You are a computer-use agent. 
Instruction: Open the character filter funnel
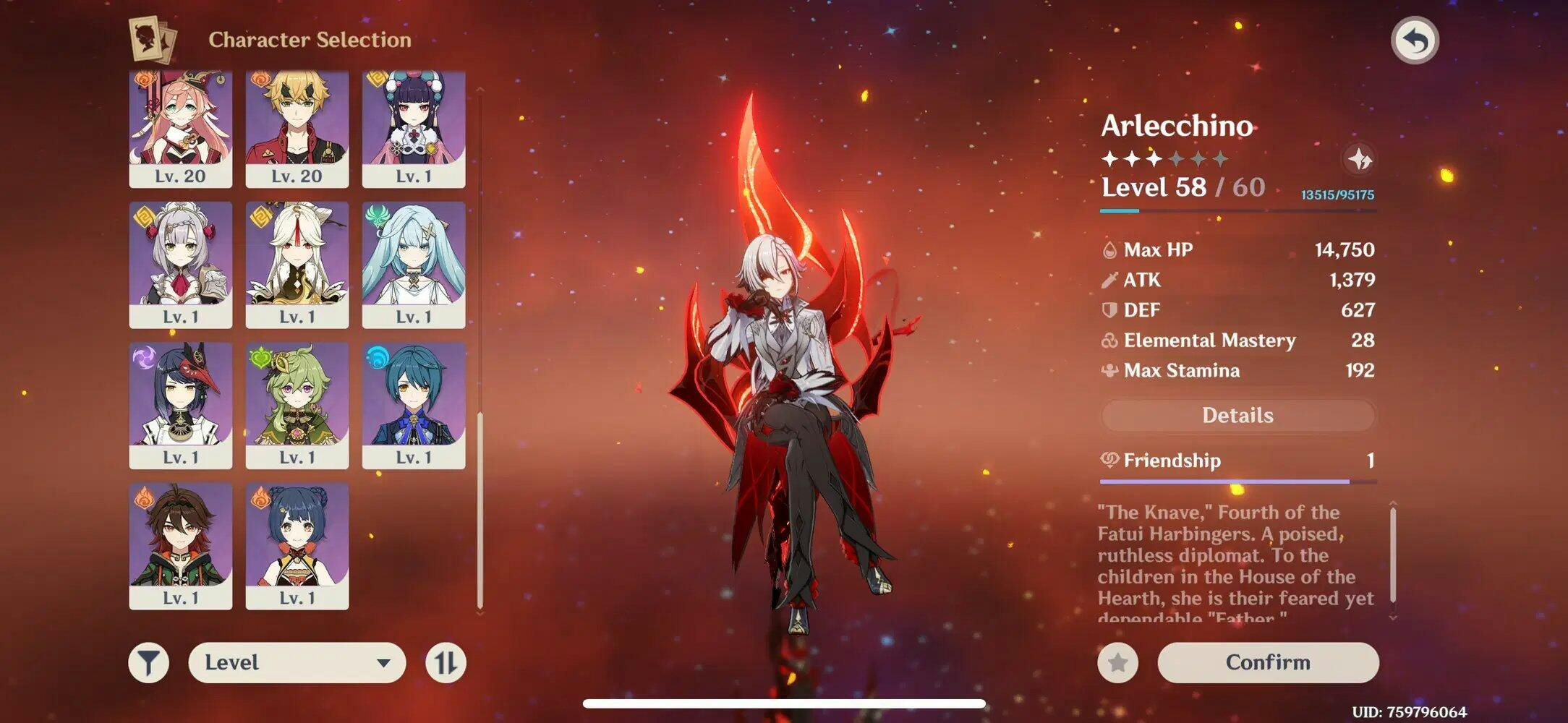coord(149,662)
